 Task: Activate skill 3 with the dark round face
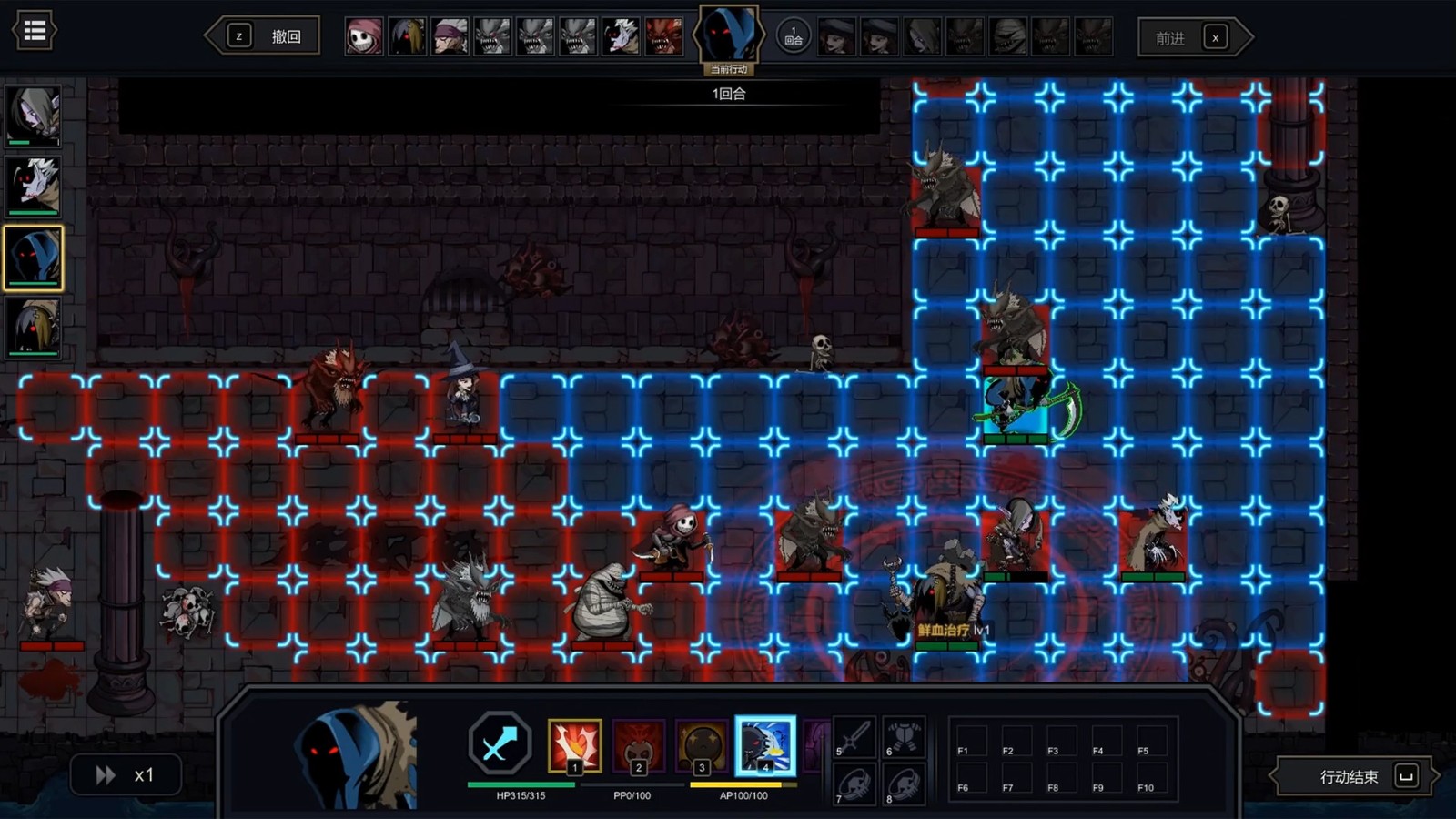(702, 745)
